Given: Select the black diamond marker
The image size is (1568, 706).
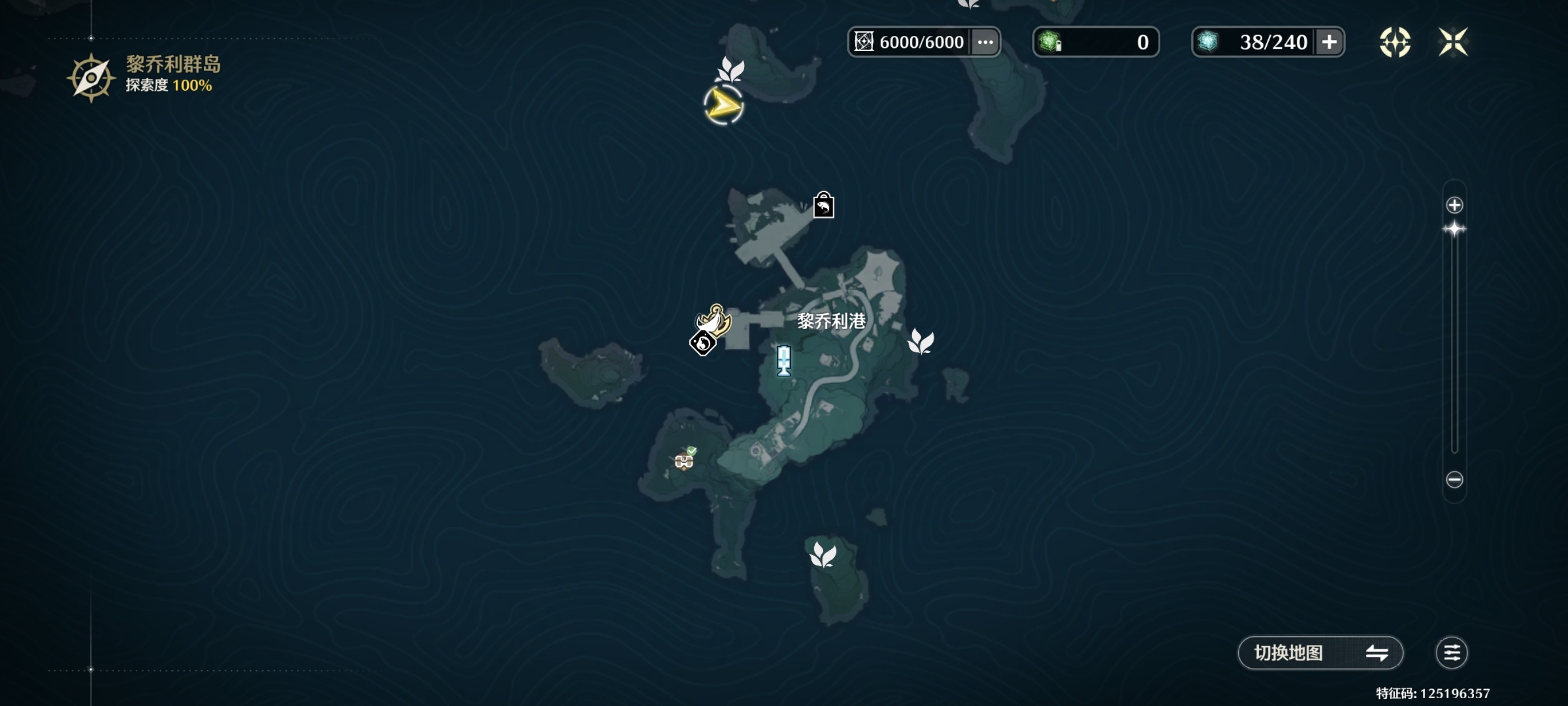Looking at the screenshot, I should [x=702, y=344].
